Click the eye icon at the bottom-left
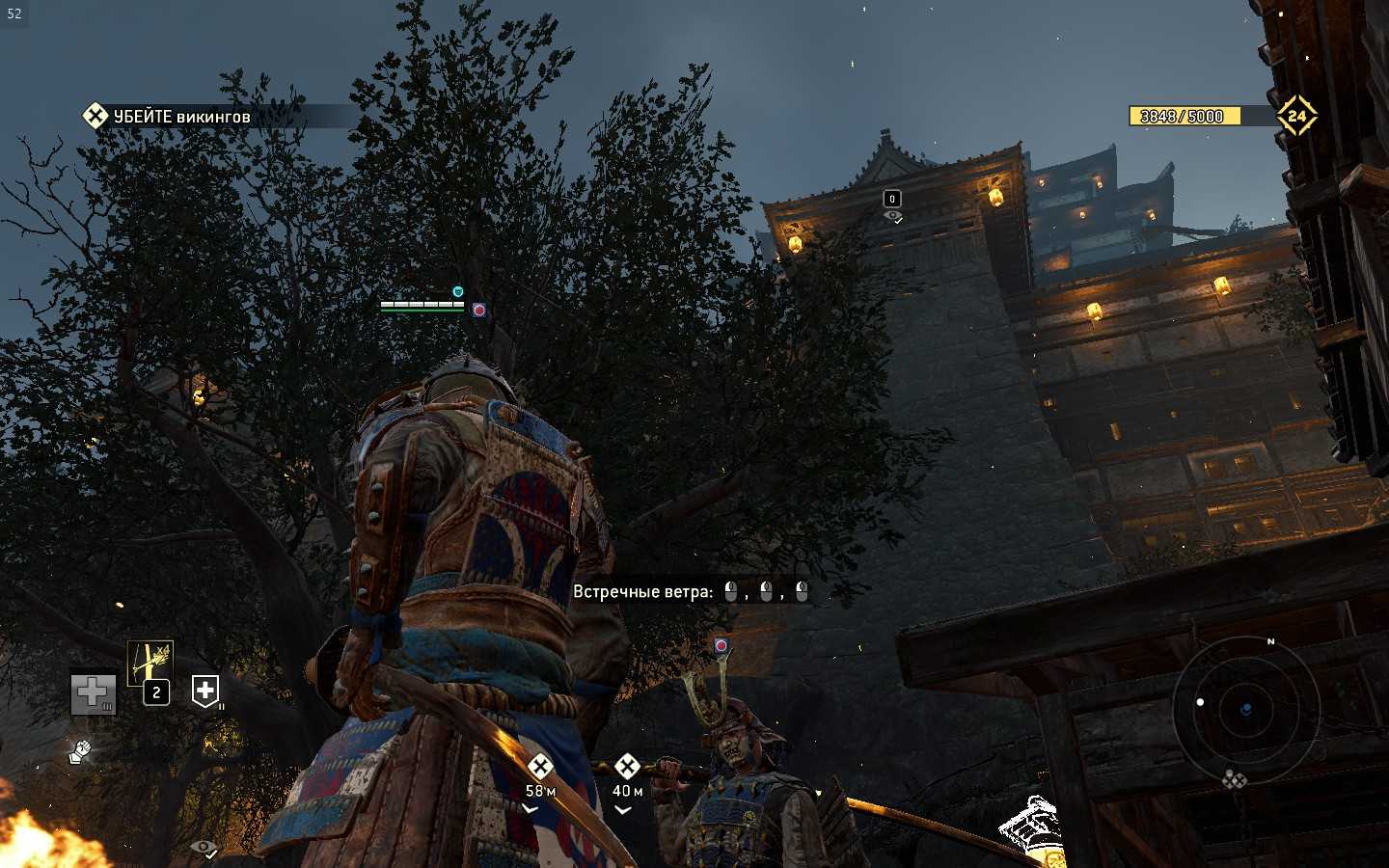1389x868 pixels. [204, 848]
